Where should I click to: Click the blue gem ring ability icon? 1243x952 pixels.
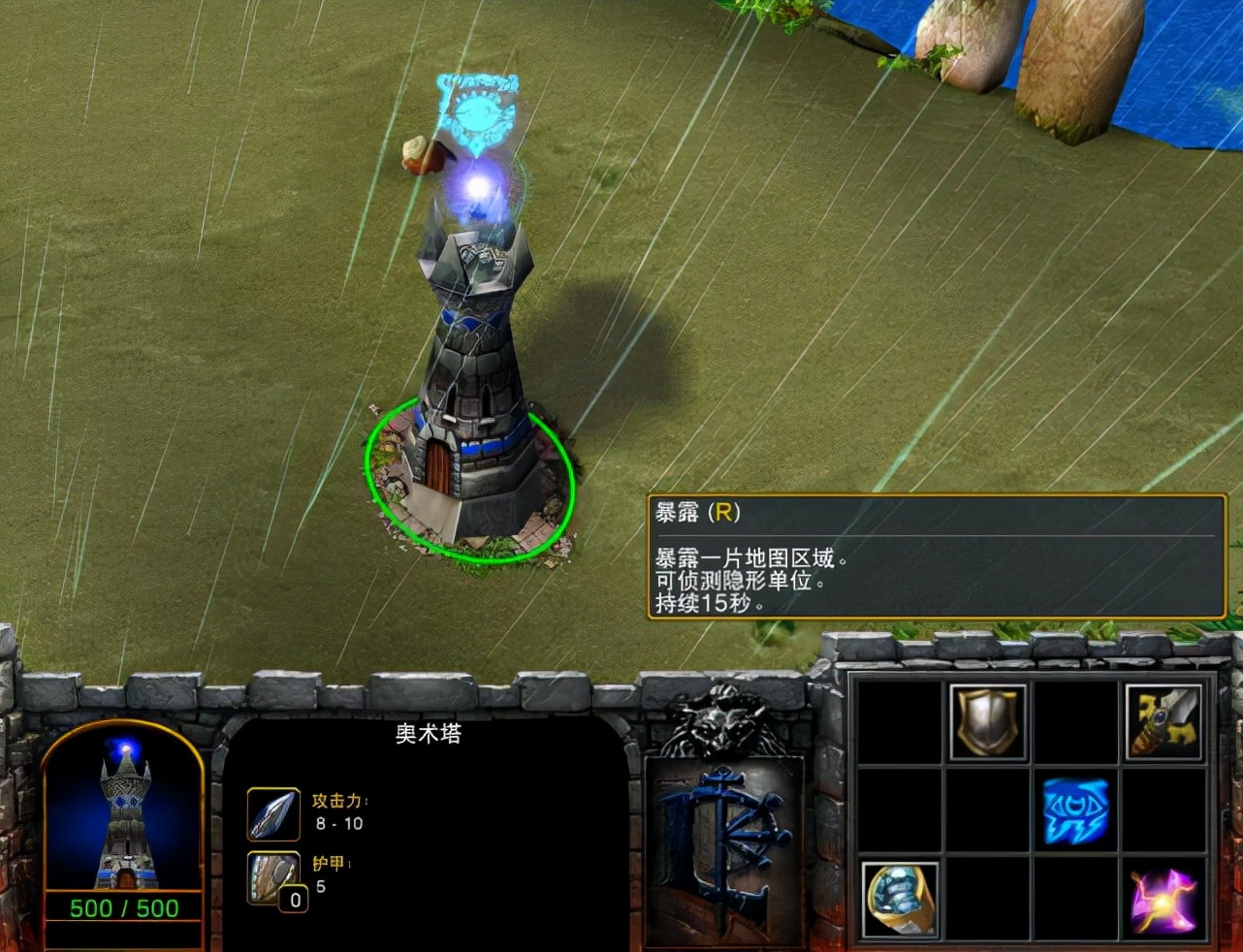900,900
